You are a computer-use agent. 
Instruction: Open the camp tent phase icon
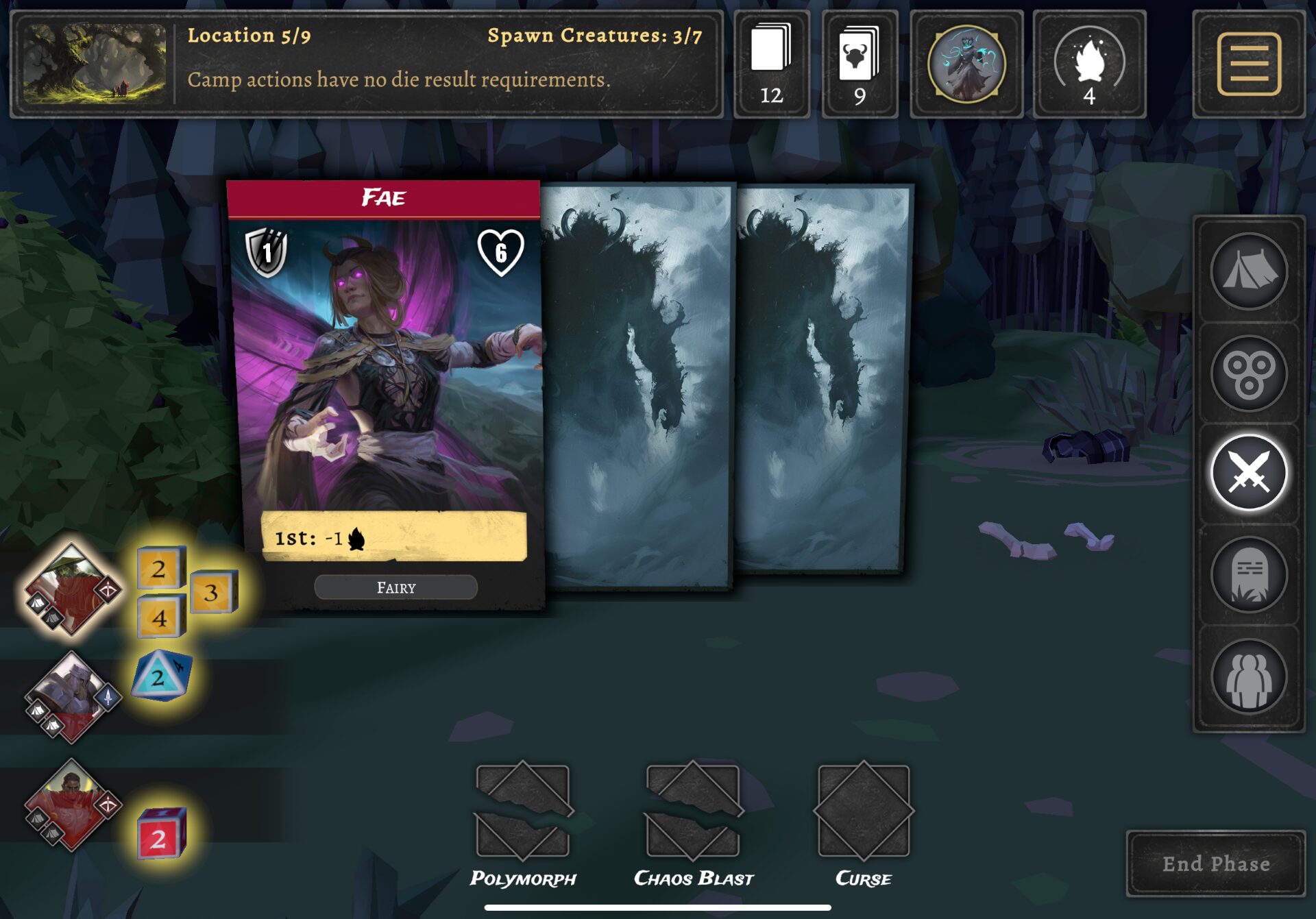(1248, 271)
